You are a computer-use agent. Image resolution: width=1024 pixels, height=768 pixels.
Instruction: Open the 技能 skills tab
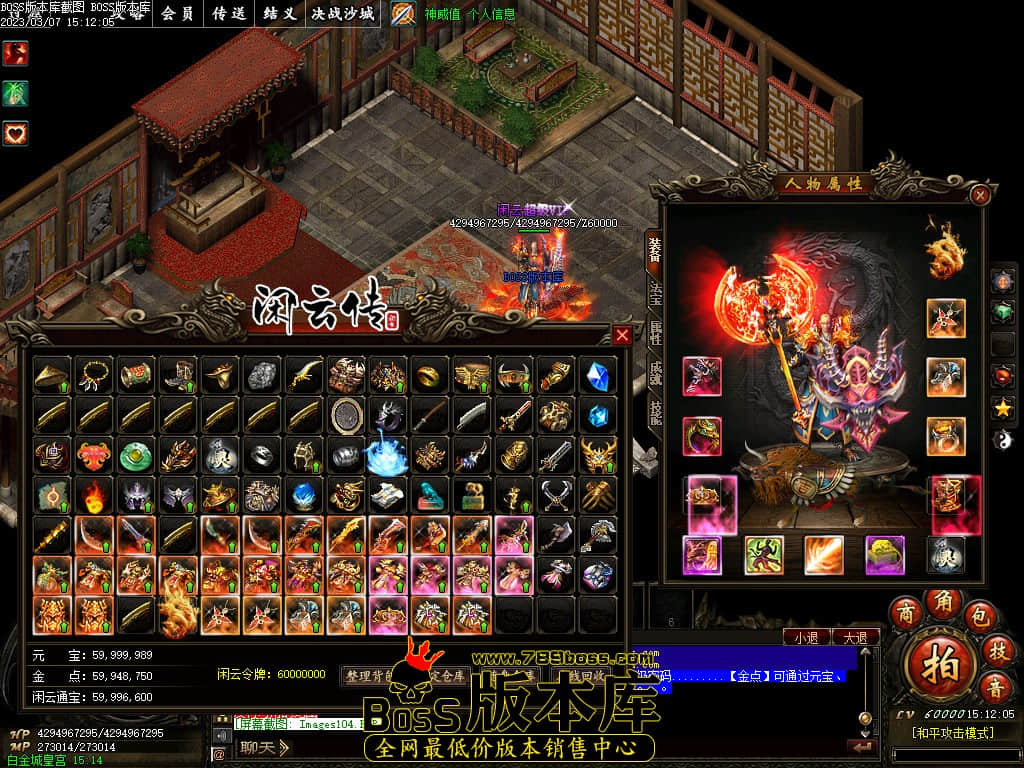tap(655, 414)
